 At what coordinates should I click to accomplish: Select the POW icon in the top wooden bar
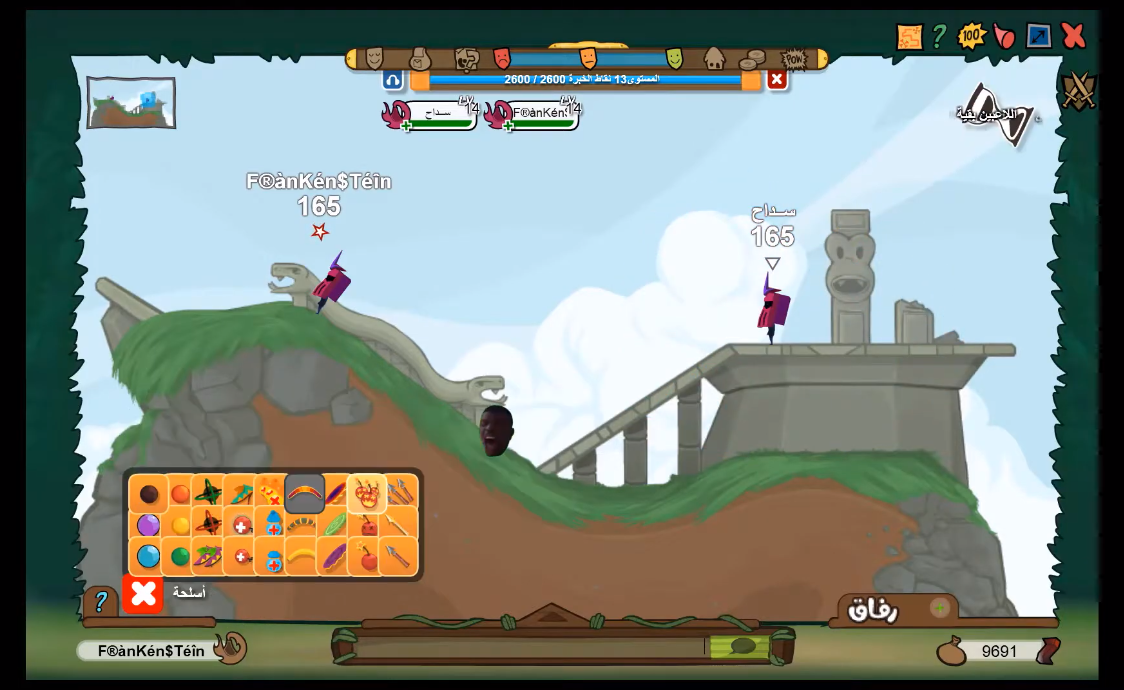[x=794, y=59]
